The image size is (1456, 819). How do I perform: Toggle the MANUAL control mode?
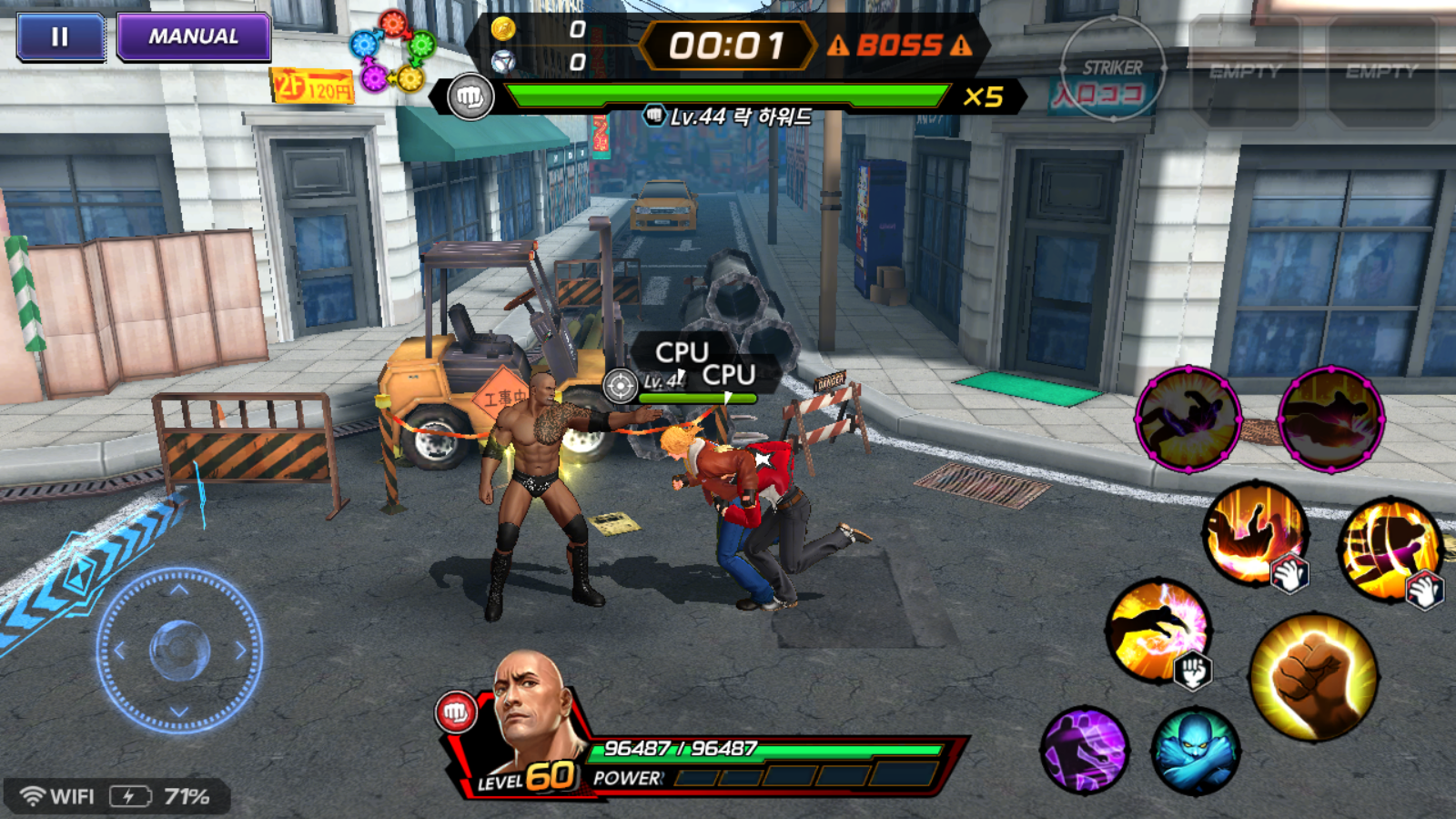point(194,37)
